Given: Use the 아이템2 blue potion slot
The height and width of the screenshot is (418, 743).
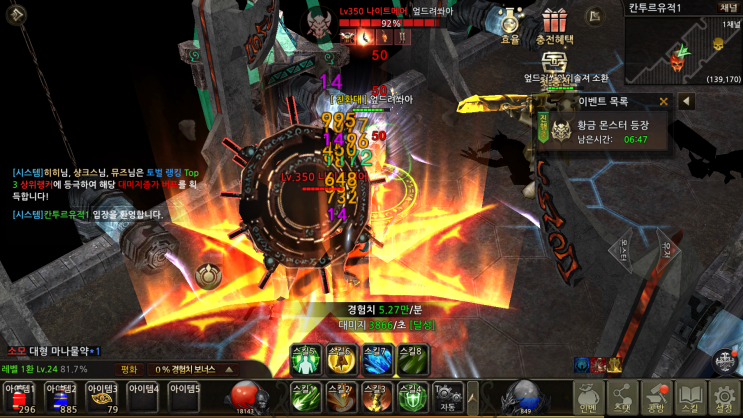Looking at the screenshot, I should [x=61, y=398].
